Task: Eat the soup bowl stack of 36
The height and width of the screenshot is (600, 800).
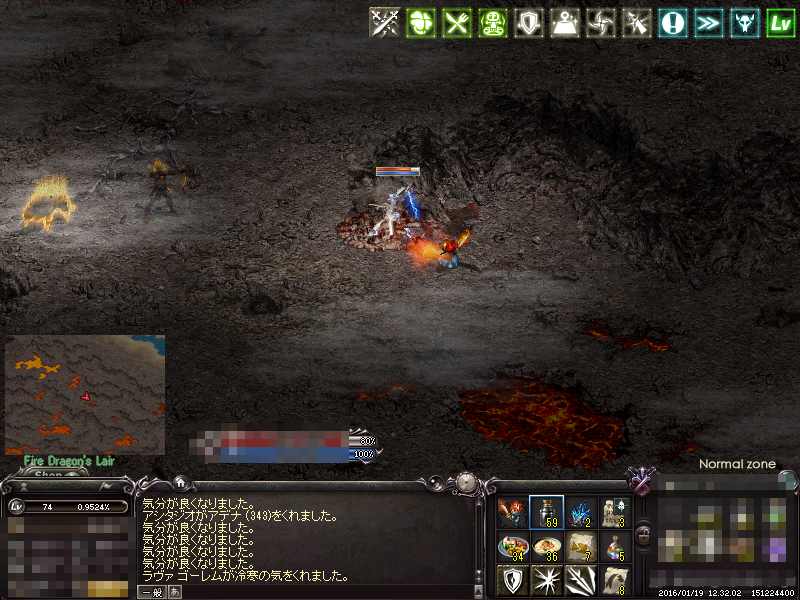Action: (x=546, y=547)
